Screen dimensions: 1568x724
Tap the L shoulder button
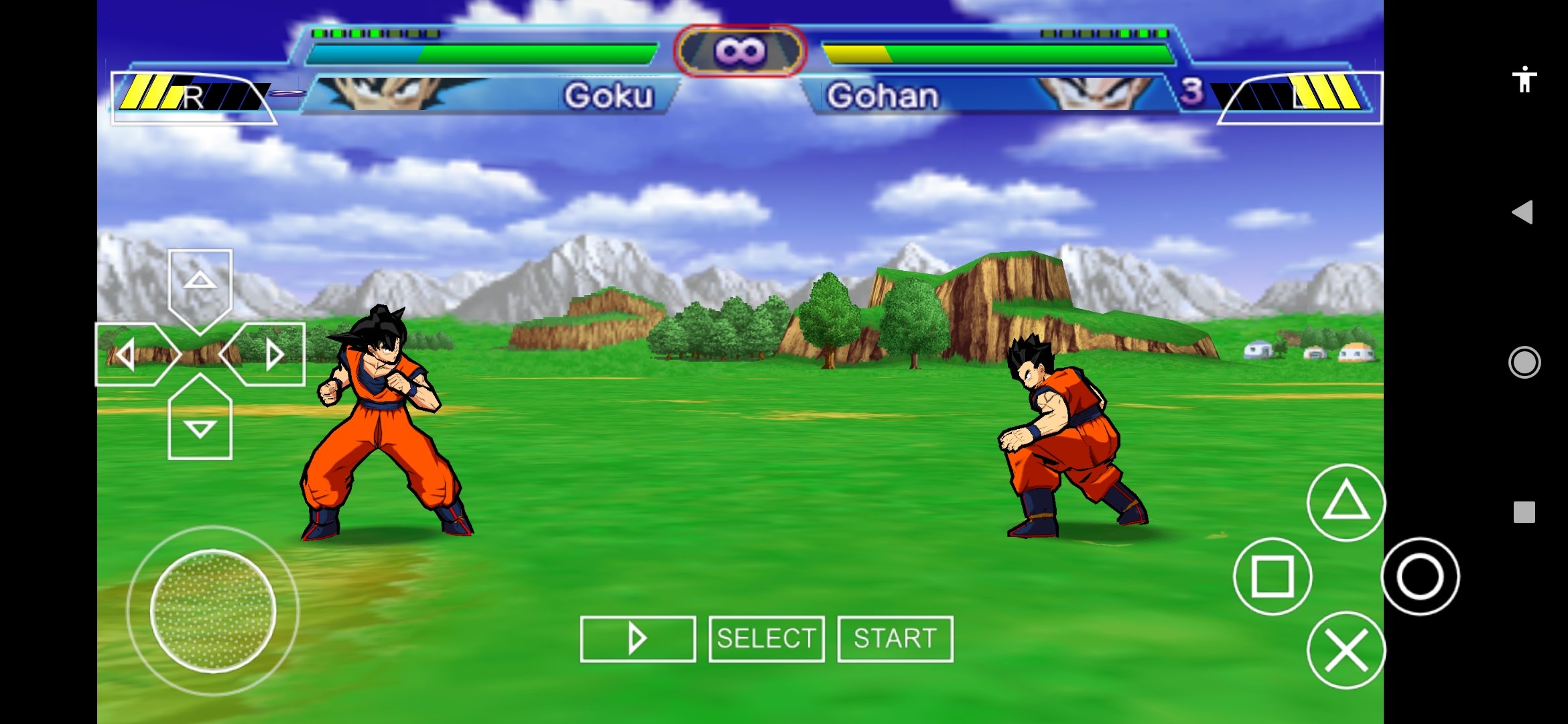click(1300, 98)
